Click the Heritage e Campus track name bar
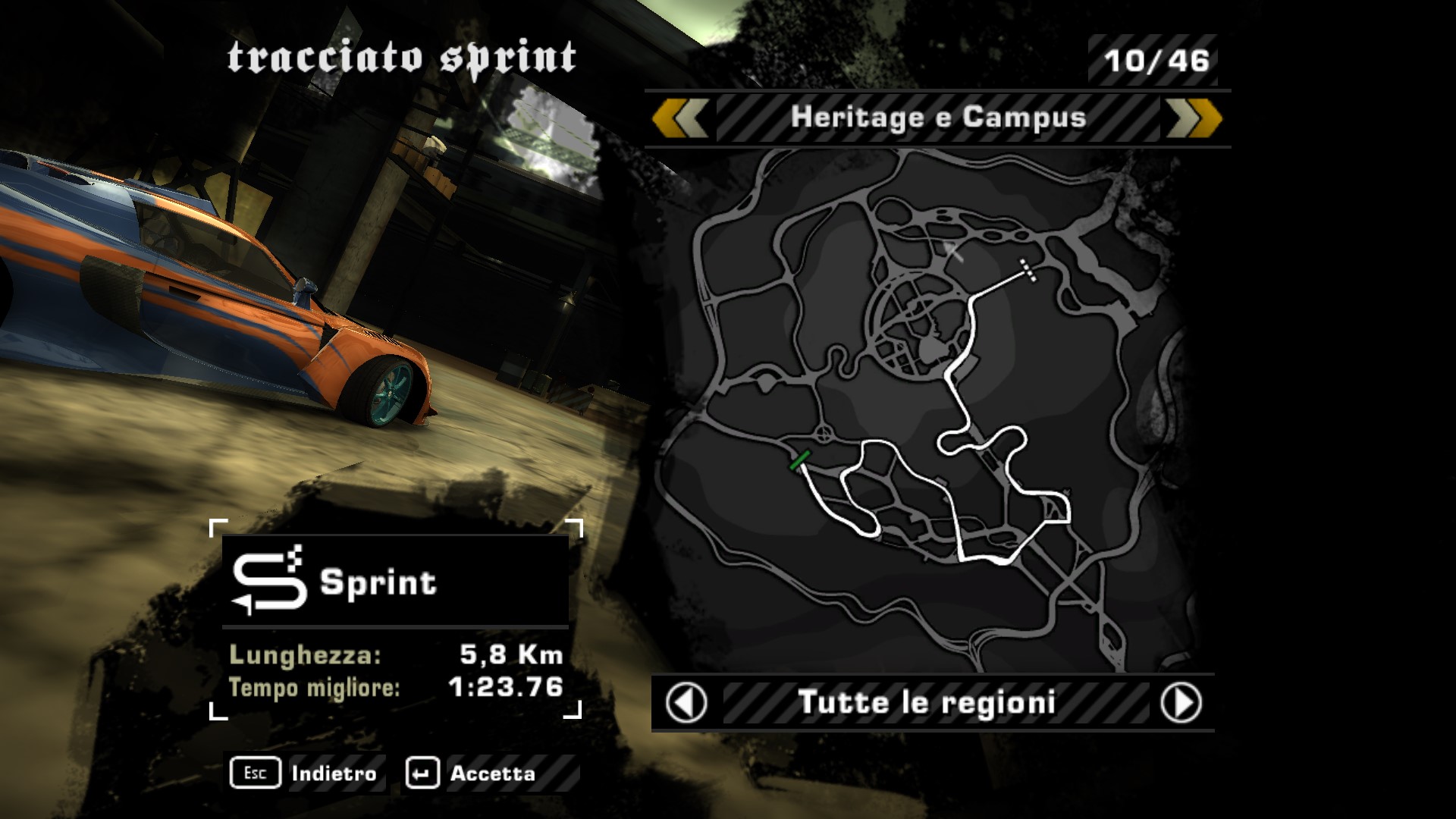The image size is (1456, 819). tap(938, 118)
